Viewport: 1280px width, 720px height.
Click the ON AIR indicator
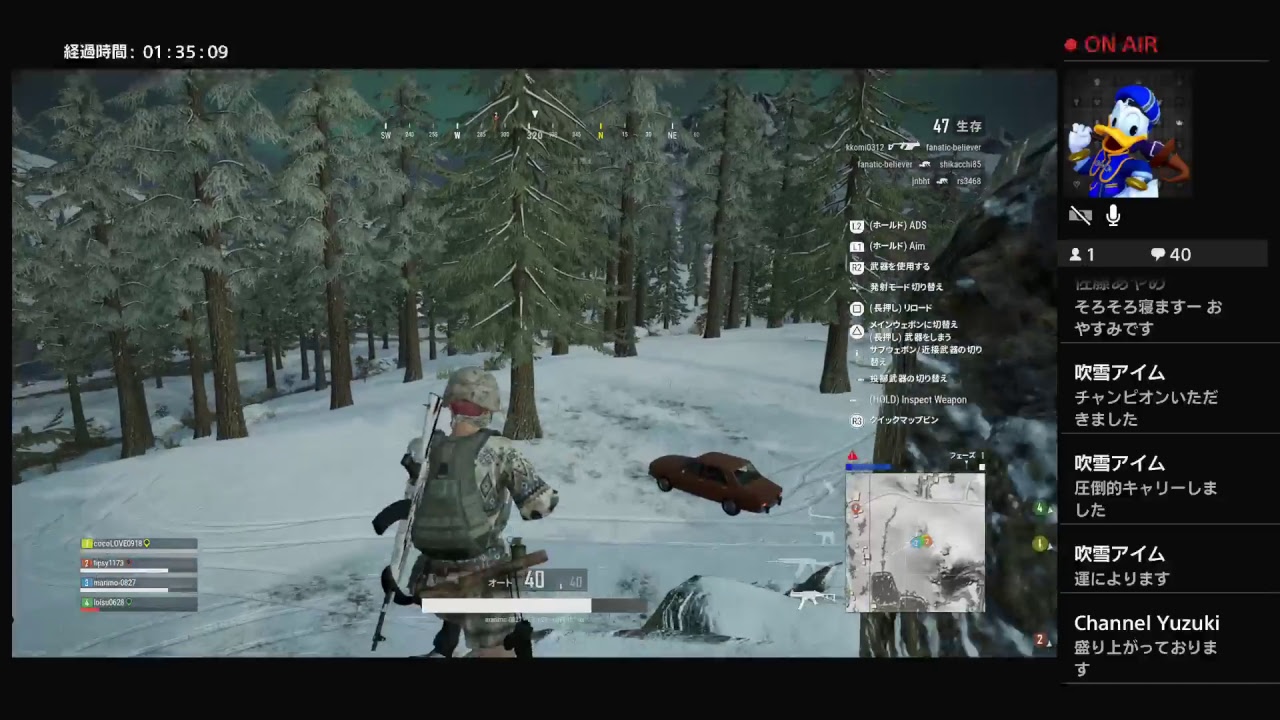[1113, 44]
